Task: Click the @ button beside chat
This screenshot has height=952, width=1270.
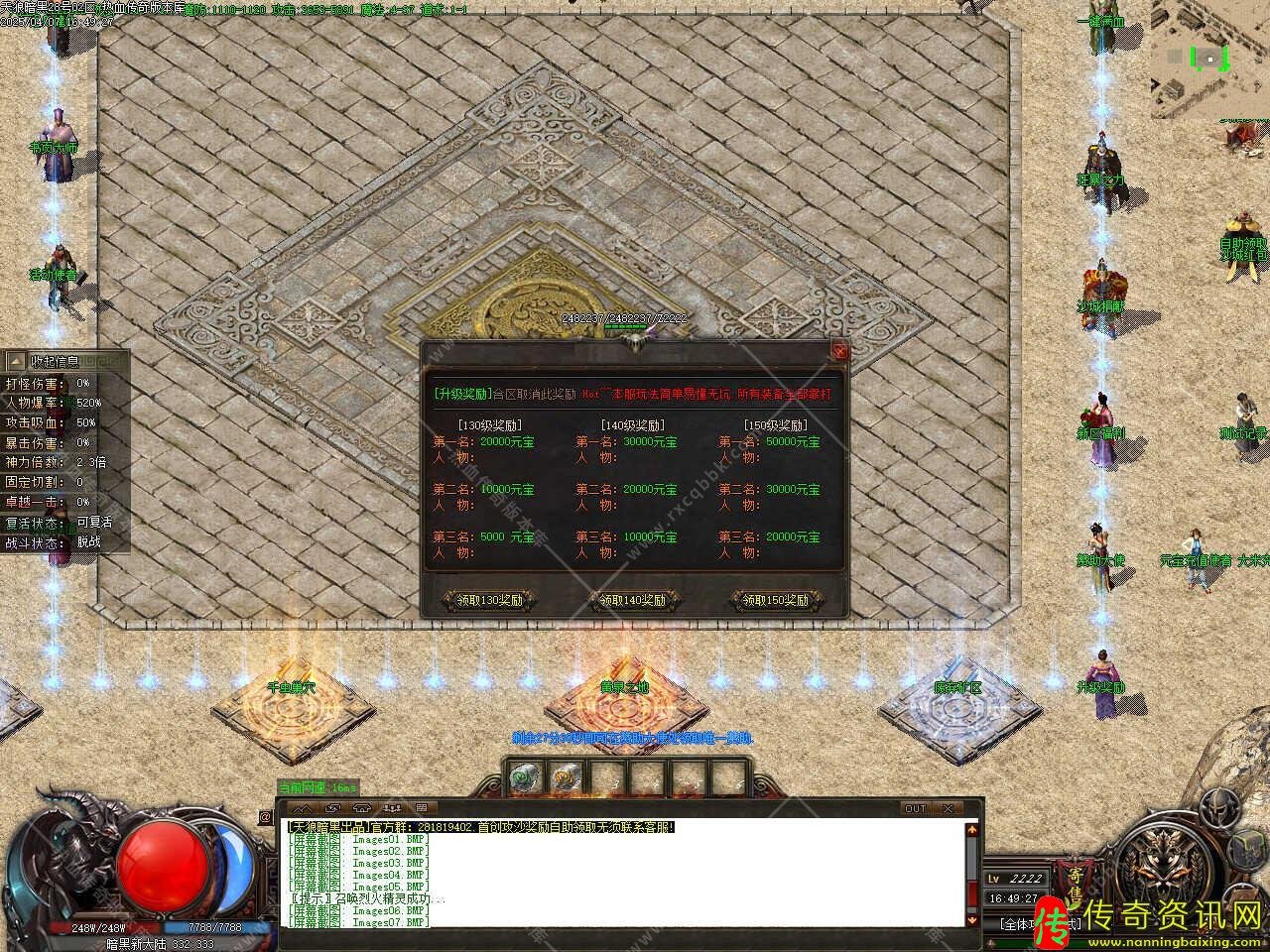Action: click(265, 817)
